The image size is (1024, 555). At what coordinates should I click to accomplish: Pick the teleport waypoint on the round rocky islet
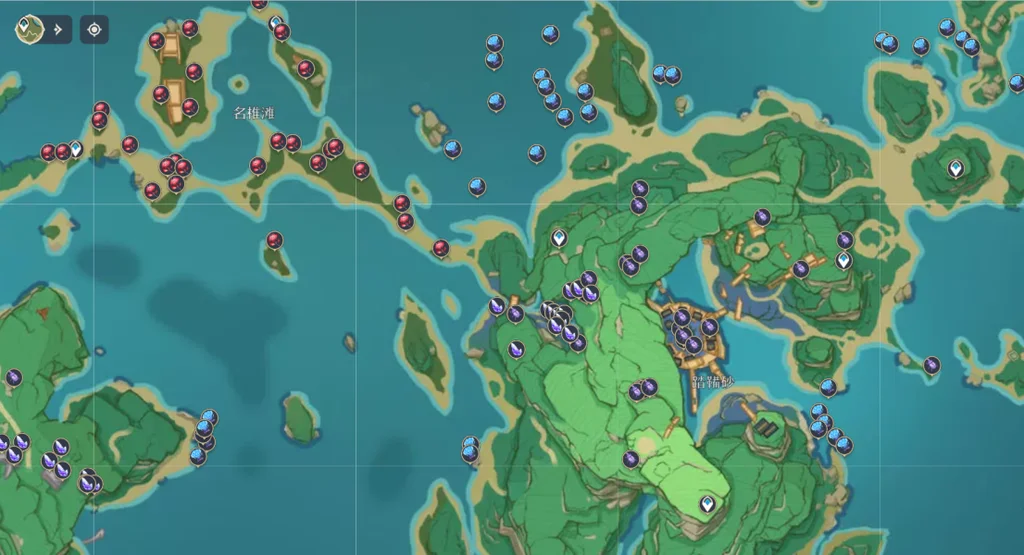pyautogui.click(x=956, y=168)
